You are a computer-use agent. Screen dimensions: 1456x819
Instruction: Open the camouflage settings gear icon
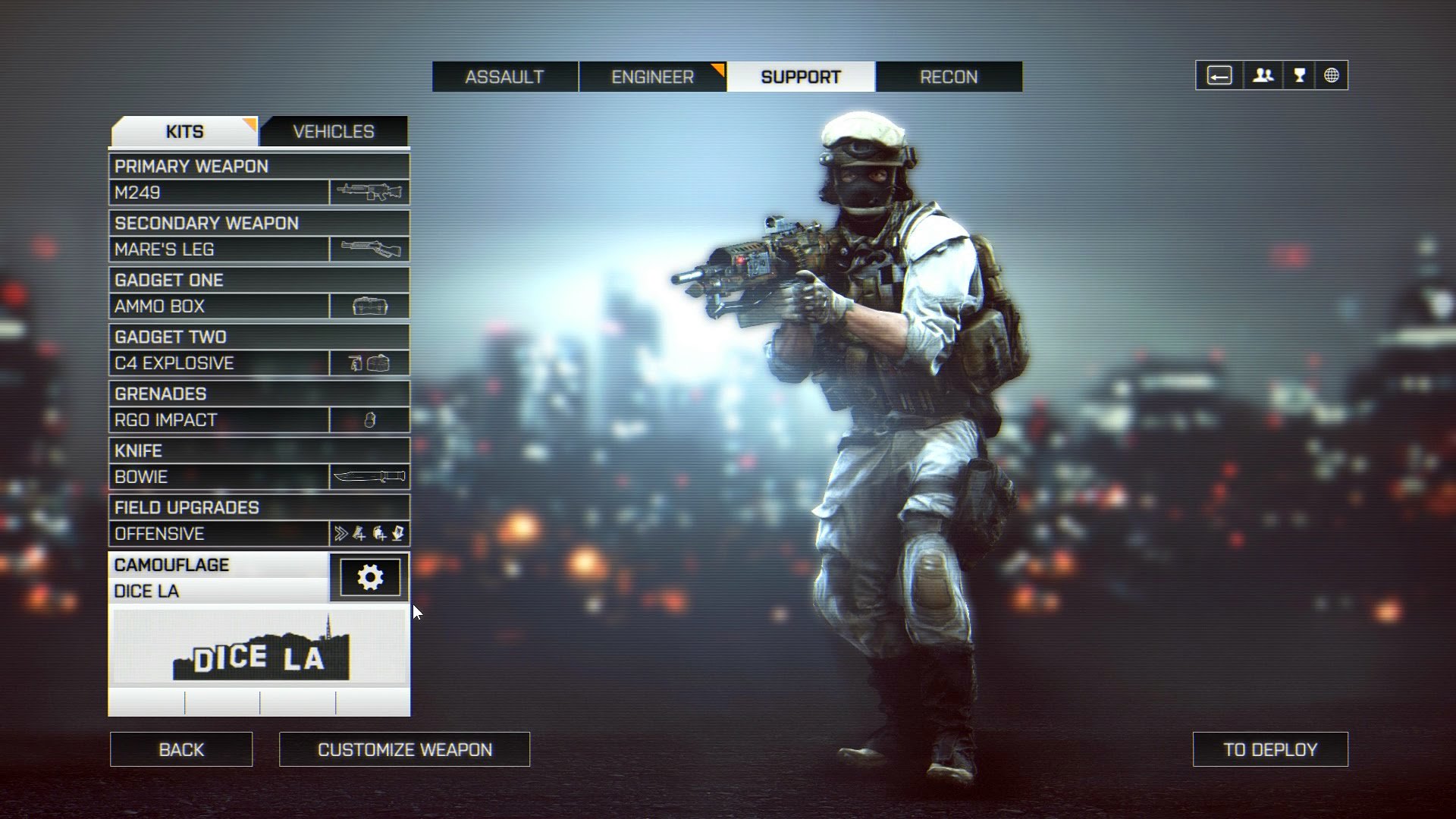(x=369, y=577)
